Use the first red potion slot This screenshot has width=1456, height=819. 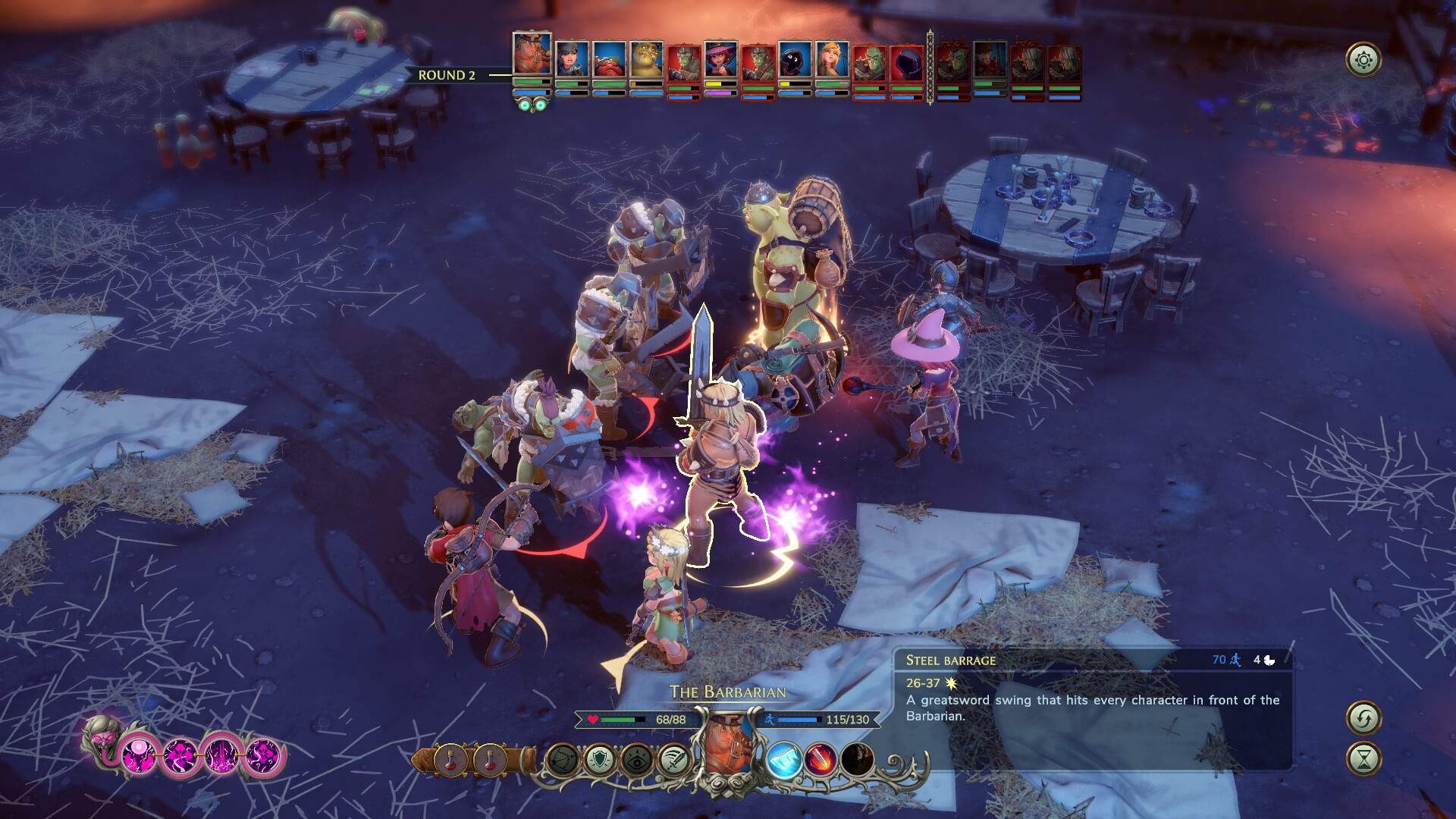pyautogui.click(x=450, y=759)
